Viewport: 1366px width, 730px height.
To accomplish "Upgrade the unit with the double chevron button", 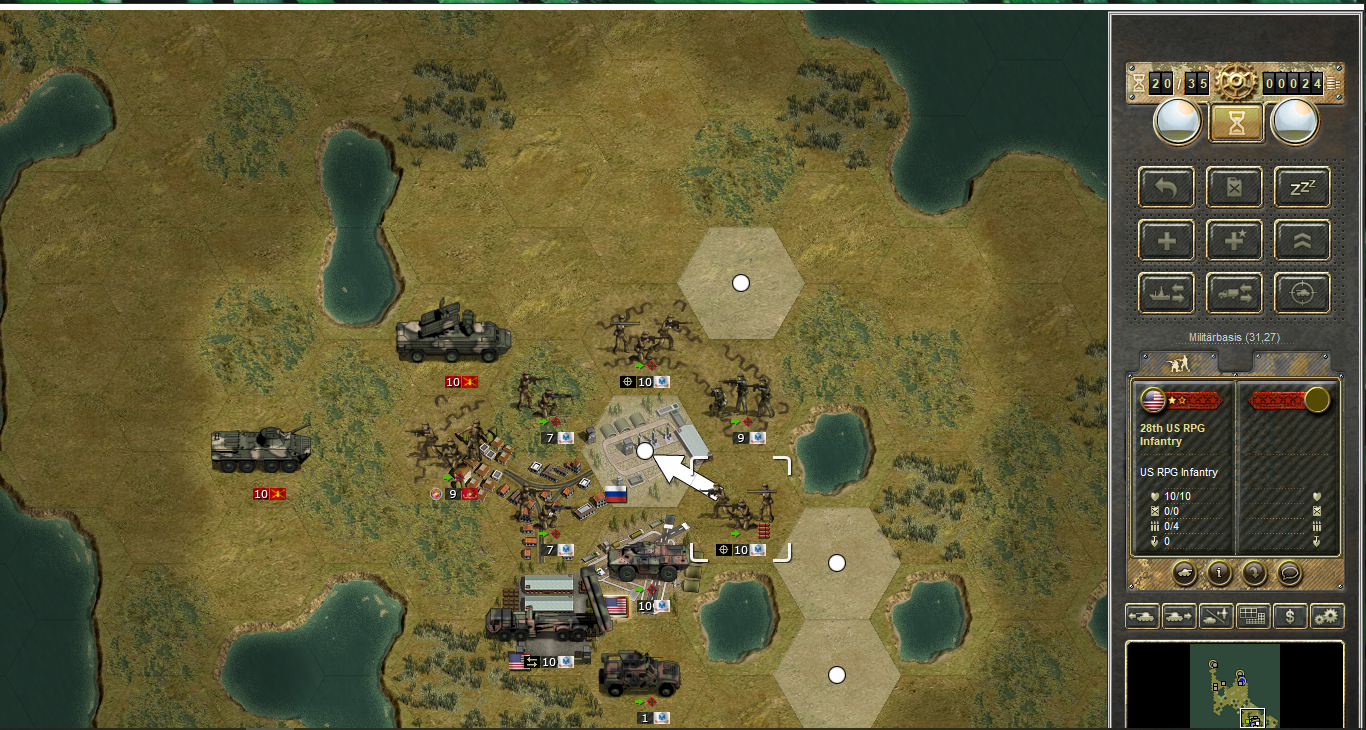I will pyautogui.click(x=1302, y=240).
